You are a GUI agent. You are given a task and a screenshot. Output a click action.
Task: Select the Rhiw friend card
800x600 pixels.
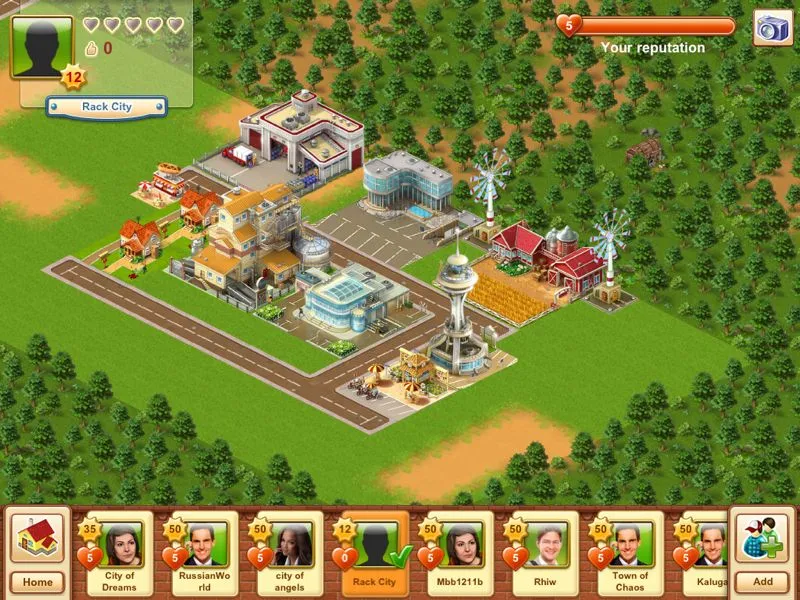(x=545, y=554)
